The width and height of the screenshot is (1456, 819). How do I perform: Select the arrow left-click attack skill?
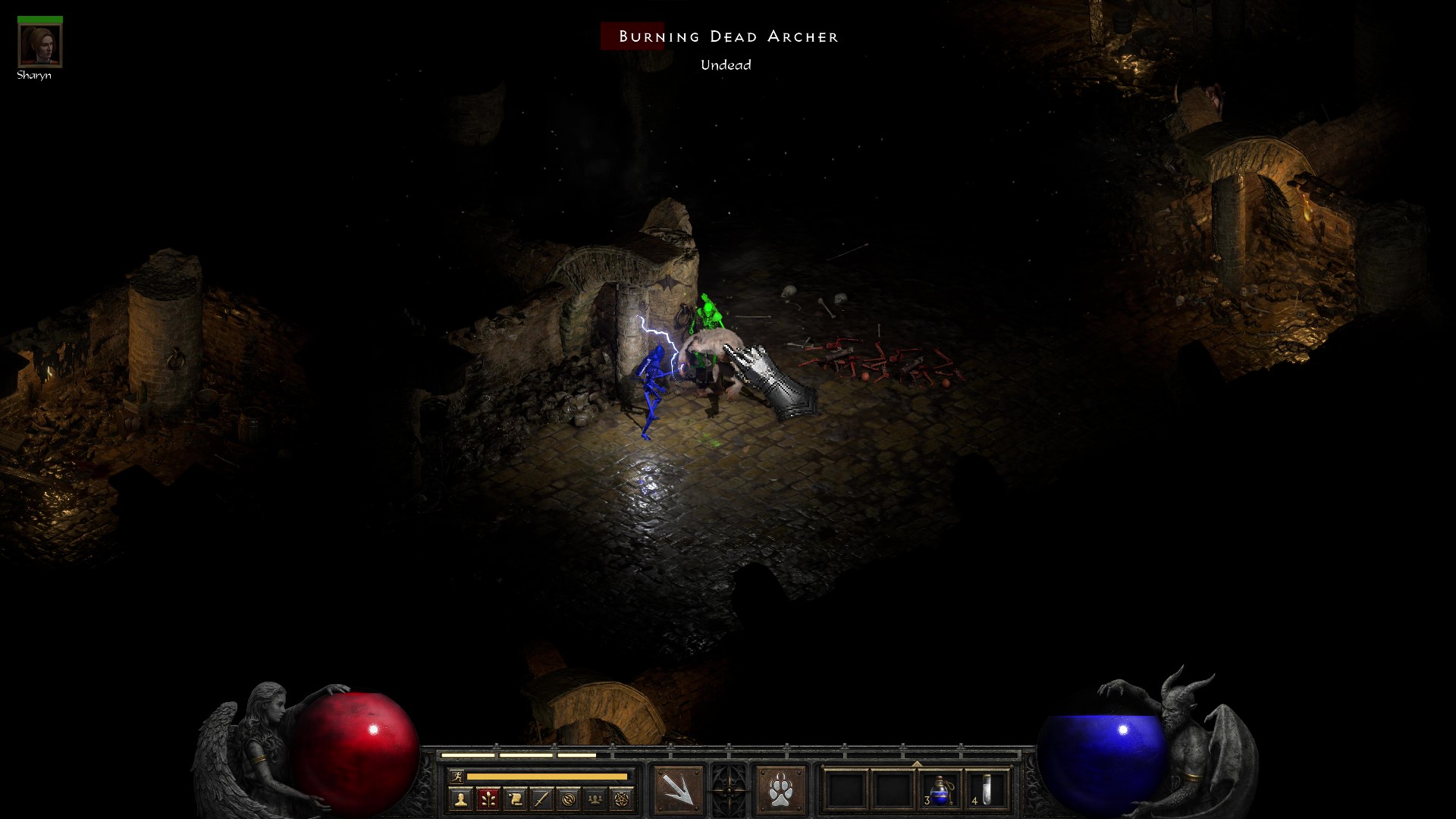click(678, 791)
